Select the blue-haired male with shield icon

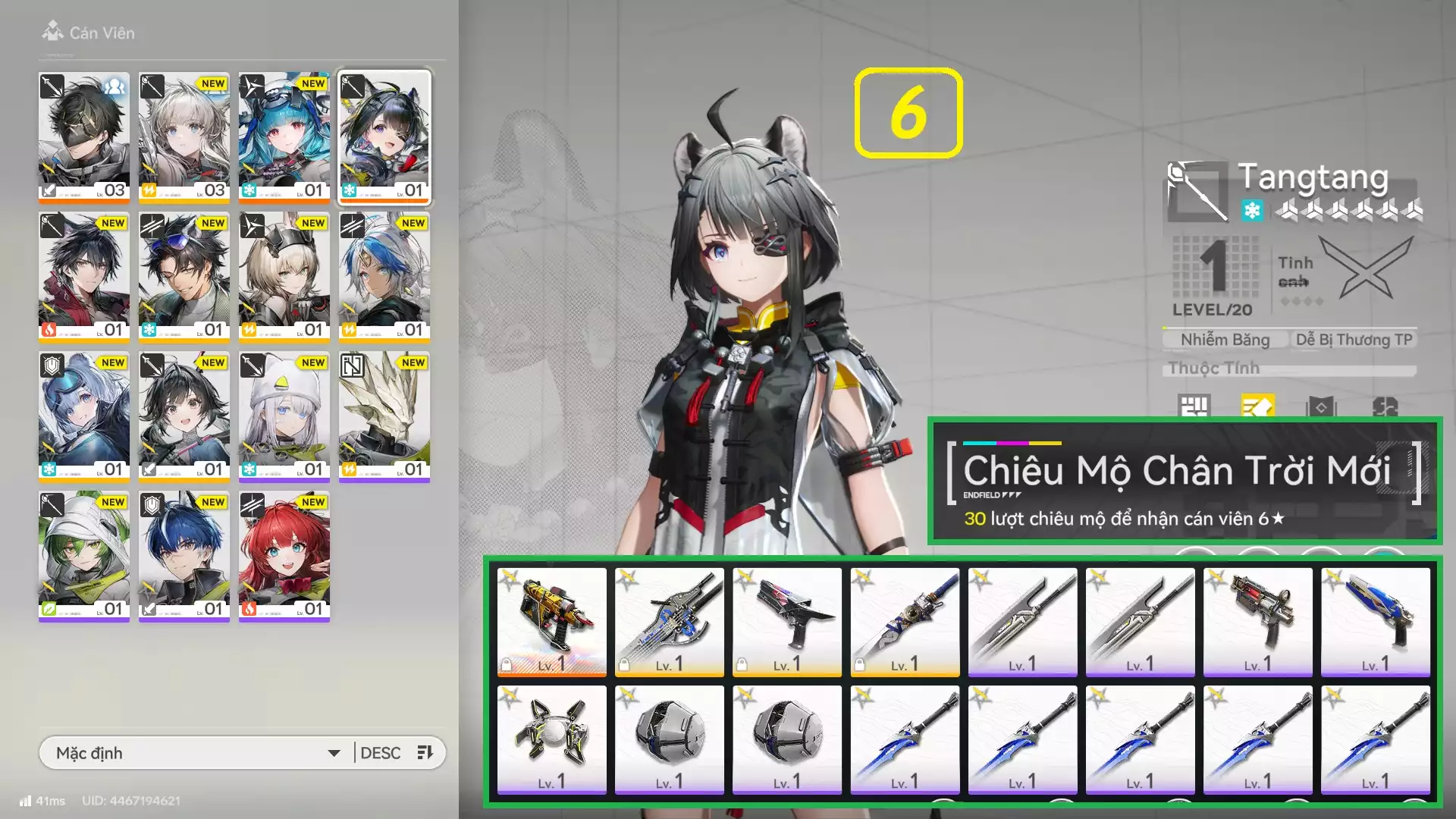(184, 555)
